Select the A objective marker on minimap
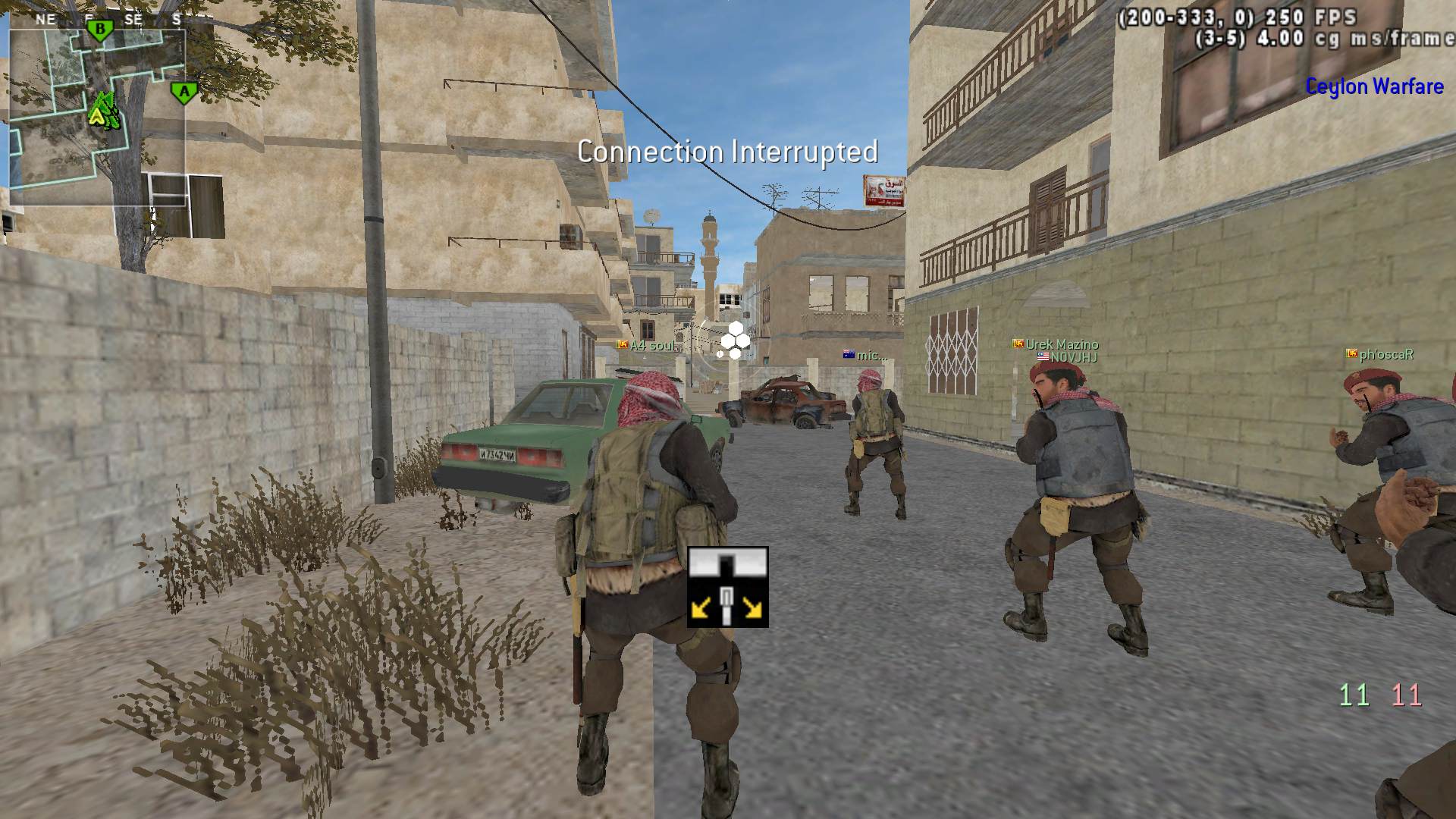Image resolution: width=1456 pixels, height=819 pixels. [184, 93]
